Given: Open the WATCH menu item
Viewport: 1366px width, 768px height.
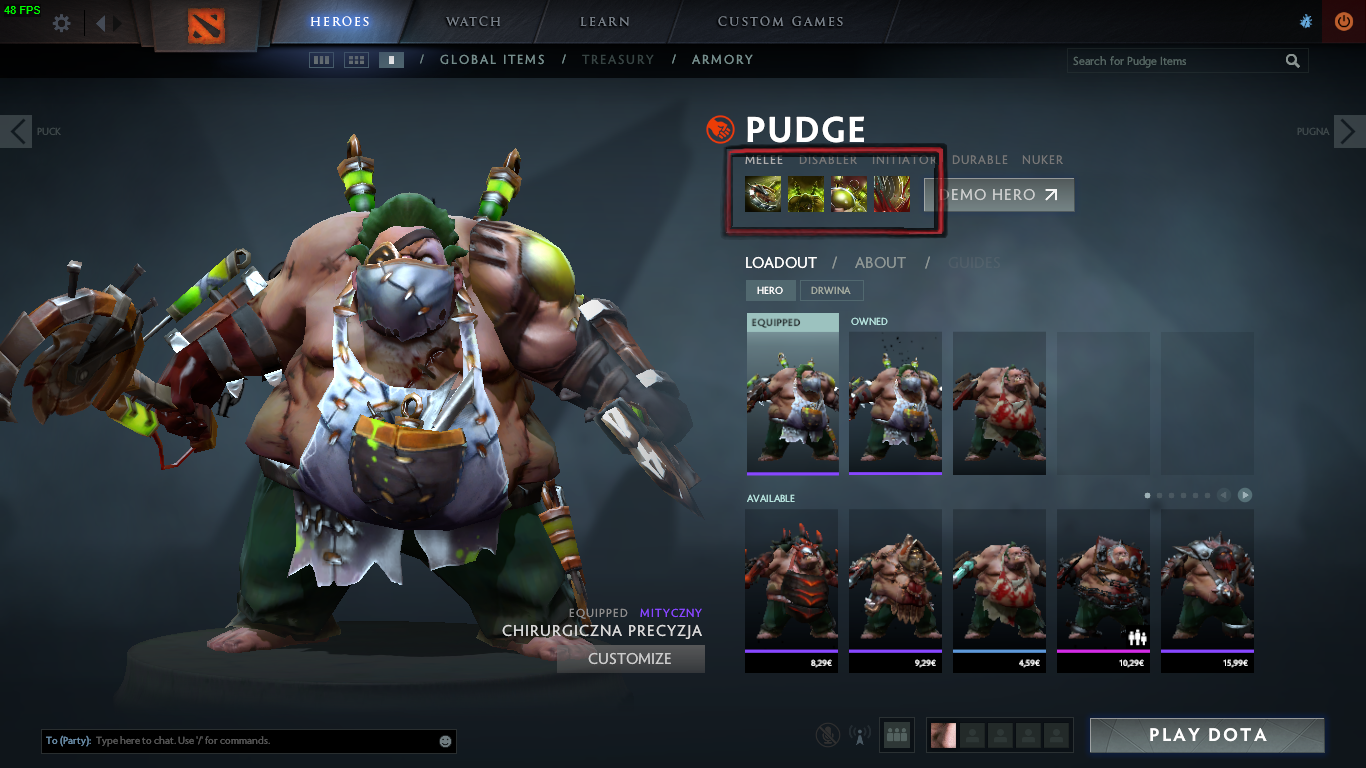Looking at the screenshot, I should (473, 21).
